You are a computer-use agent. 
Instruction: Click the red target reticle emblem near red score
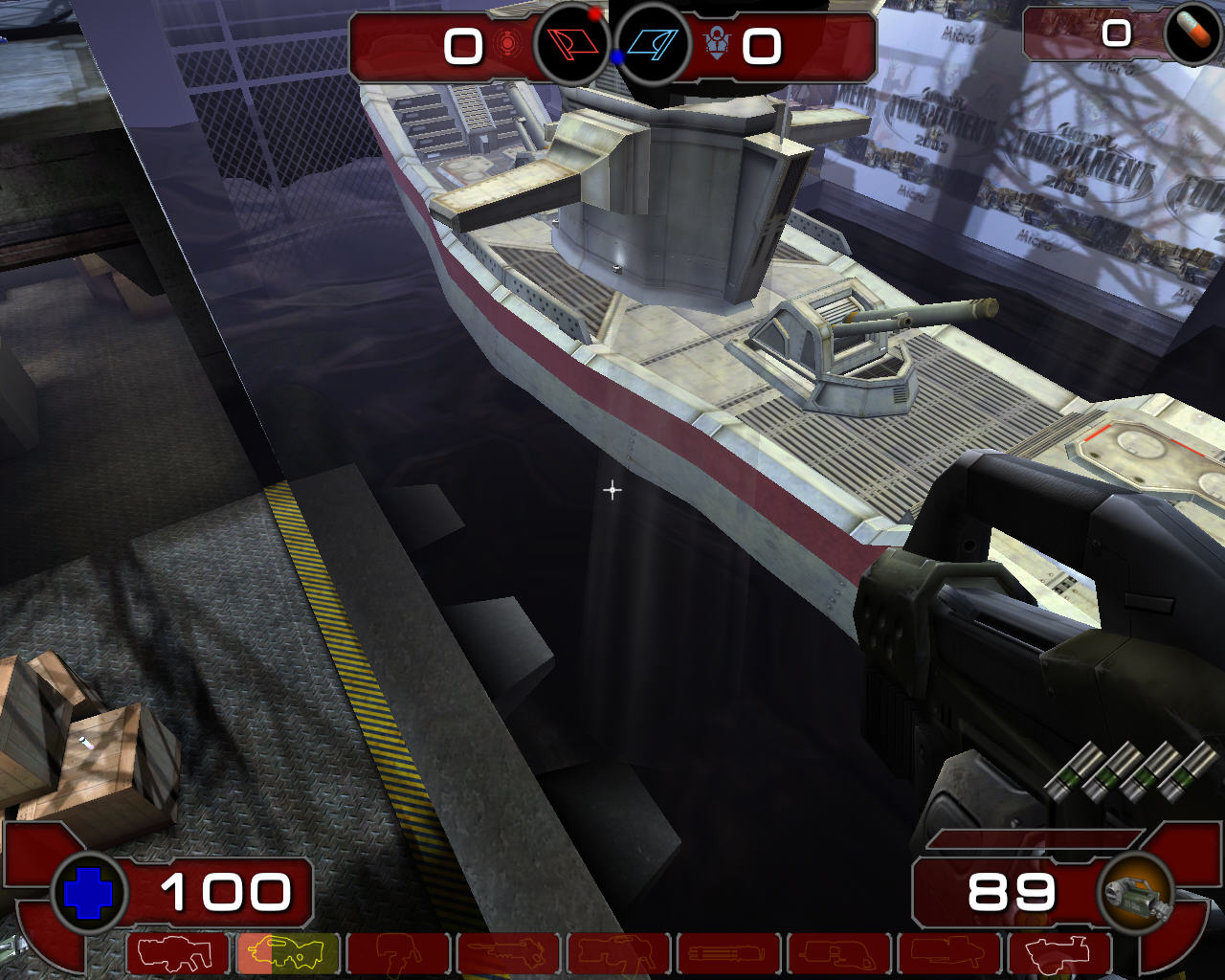(507, 45)
